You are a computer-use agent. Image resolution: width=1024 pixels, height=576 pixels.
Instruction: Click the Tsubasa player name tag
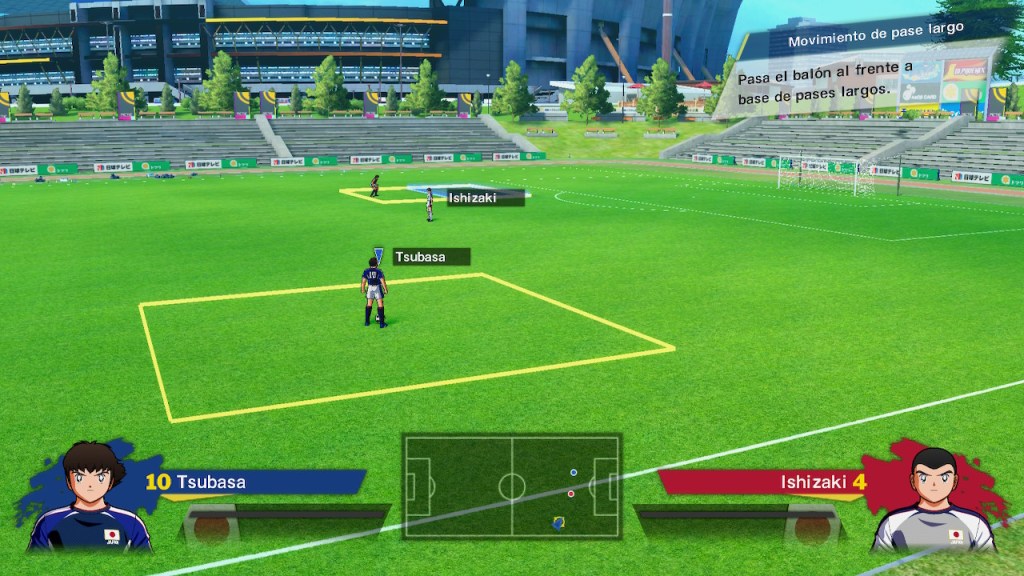click(x=431, y=257)
